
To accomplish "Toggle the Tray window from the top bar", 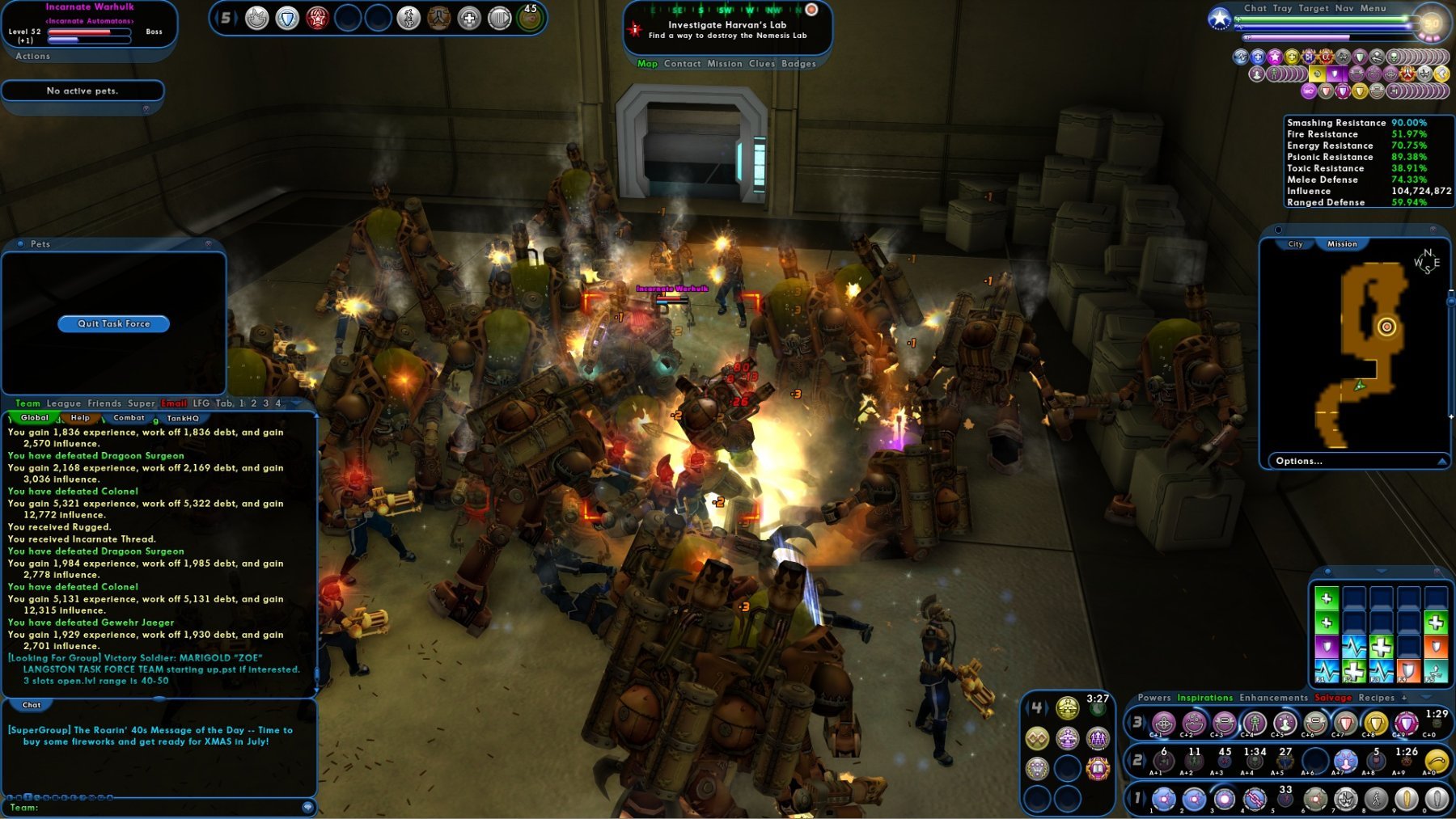I will pyautogui.click(x=1282, y=8).
